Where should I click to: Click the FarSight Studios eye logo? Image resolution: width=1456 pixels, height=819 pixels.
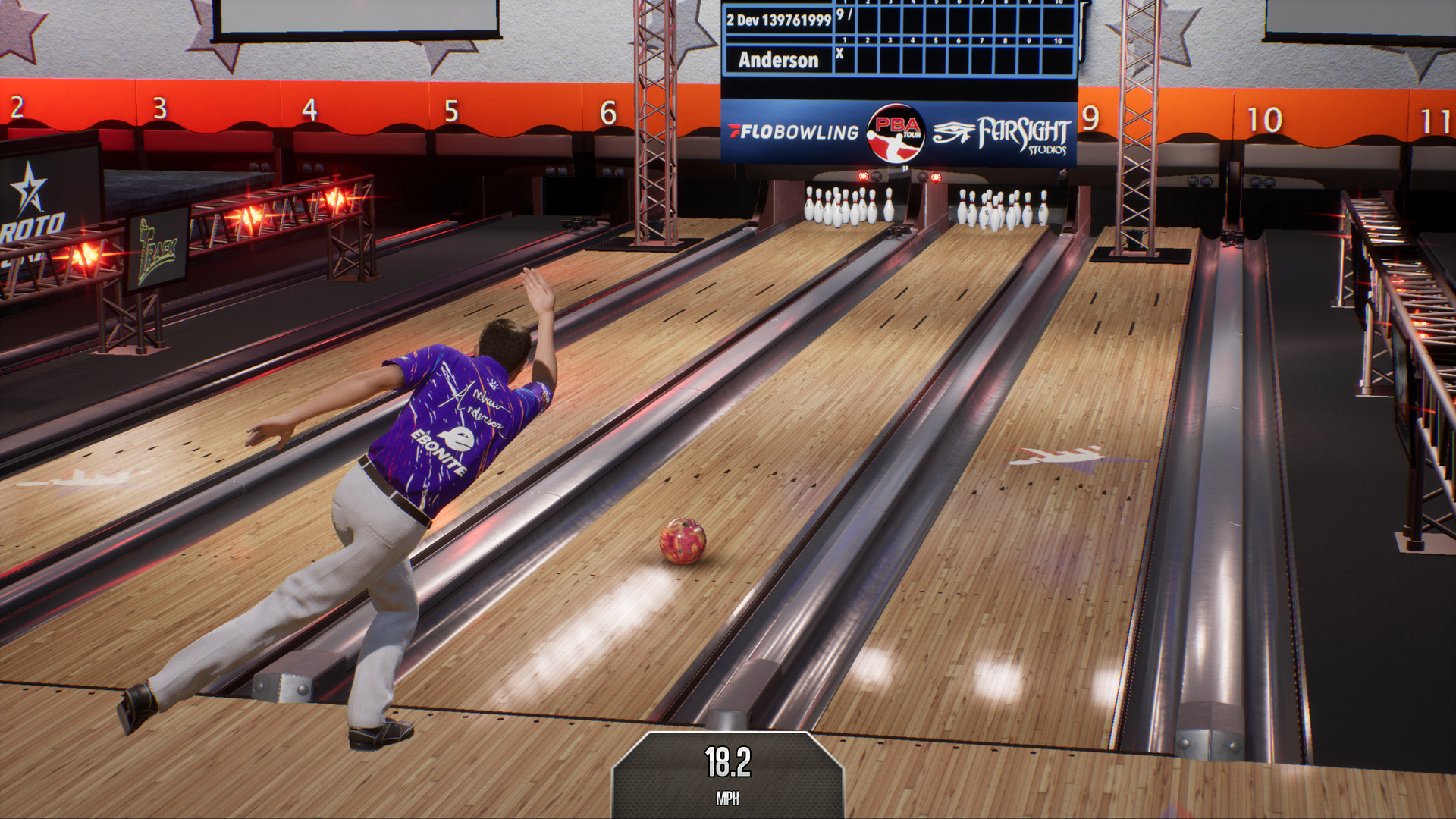[954, 132]
